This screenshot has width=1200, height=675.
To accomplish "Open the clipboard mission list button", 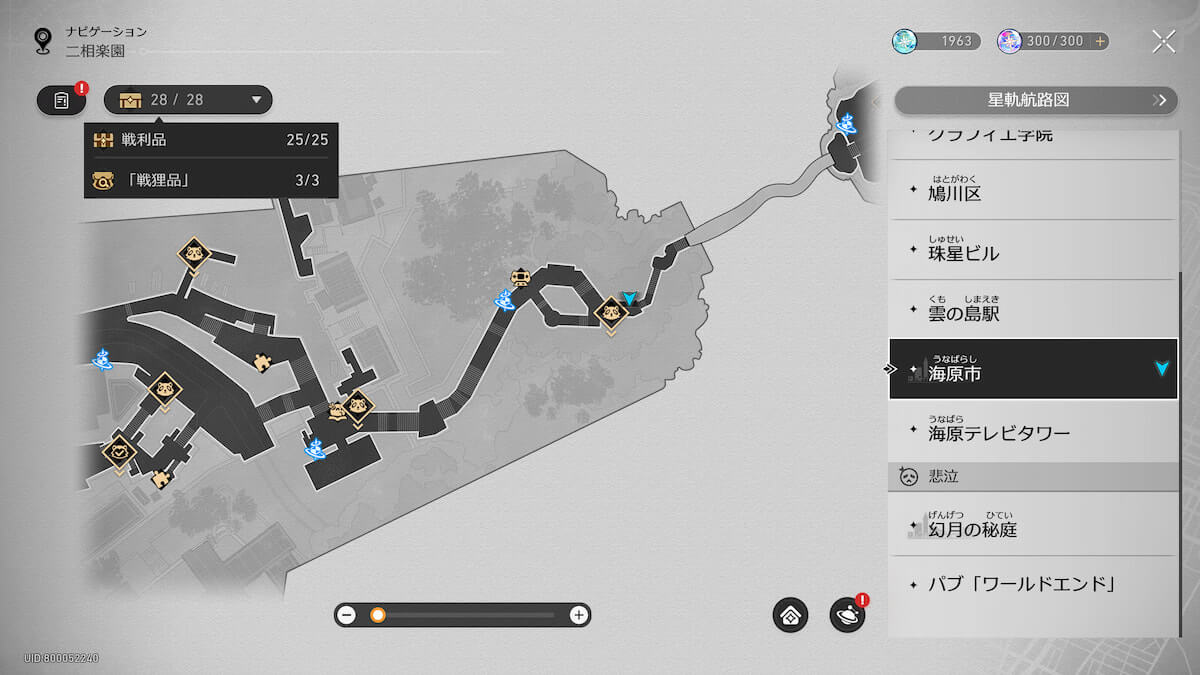I will pyautogui.click(x=61, y=100).
